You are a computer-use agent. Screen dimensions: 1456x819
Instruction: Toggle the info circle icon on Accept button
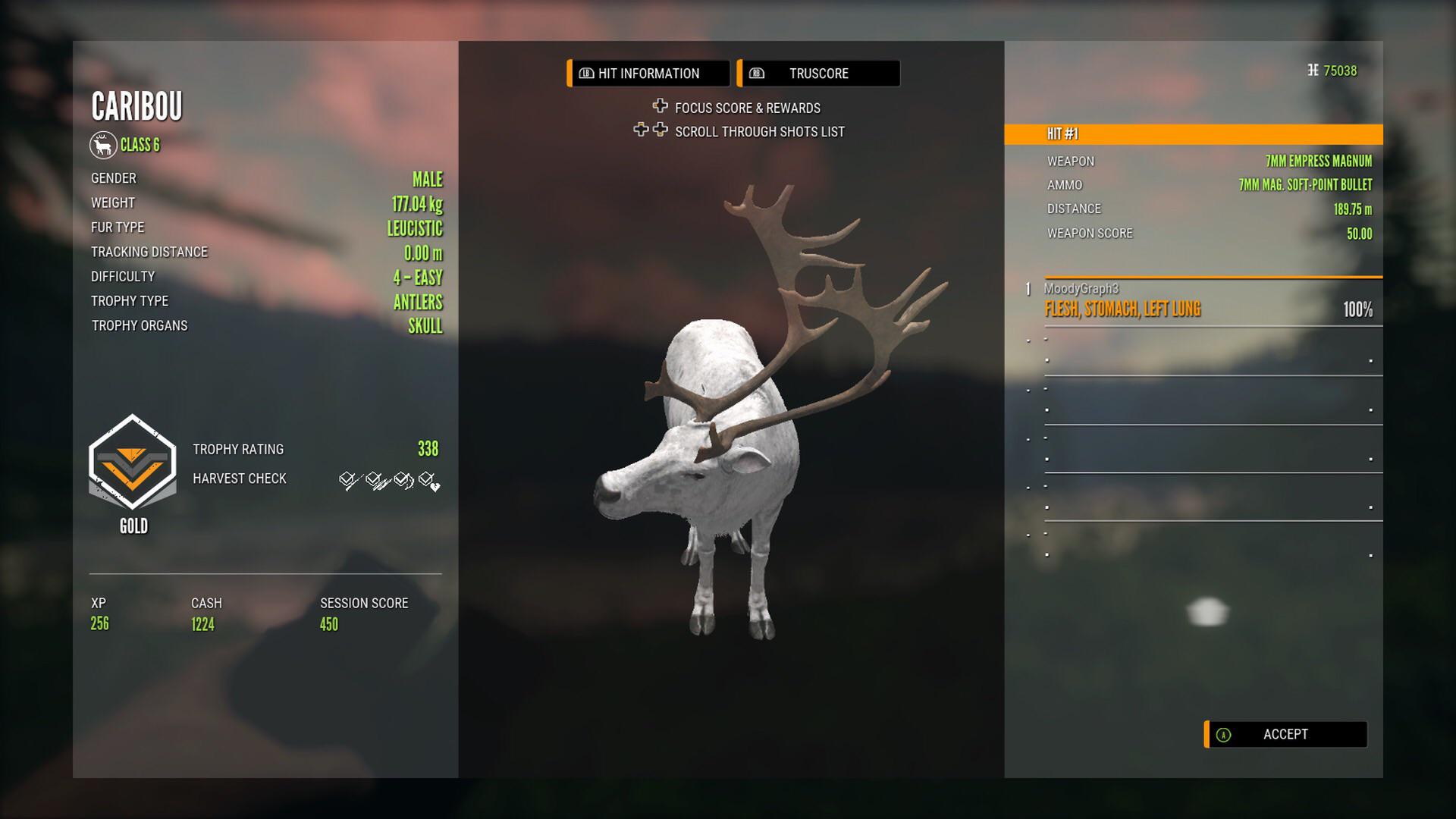pos(1224,734)
